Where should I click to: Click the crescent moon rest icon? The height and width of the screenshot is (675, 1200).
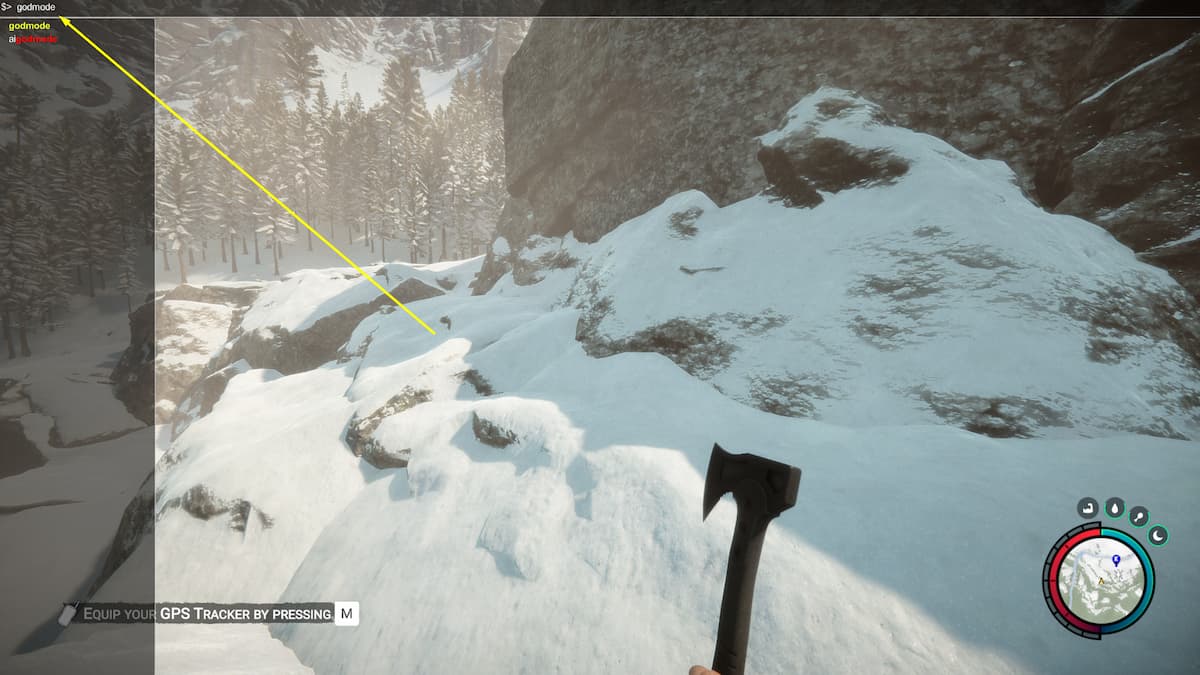1159,536
